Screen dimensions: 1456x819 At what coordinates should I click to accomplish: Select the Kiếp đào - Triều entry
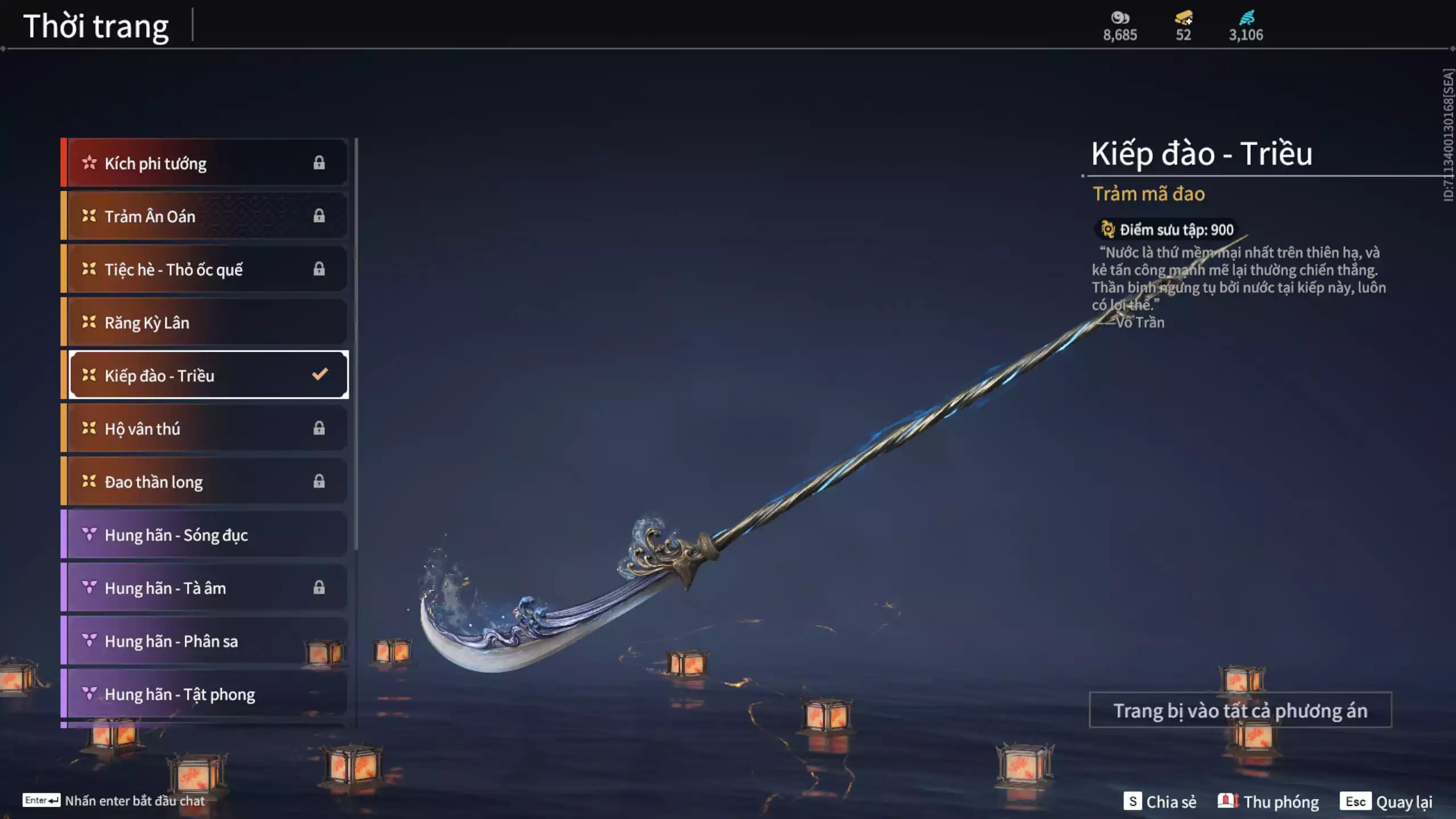coord(205,375)
